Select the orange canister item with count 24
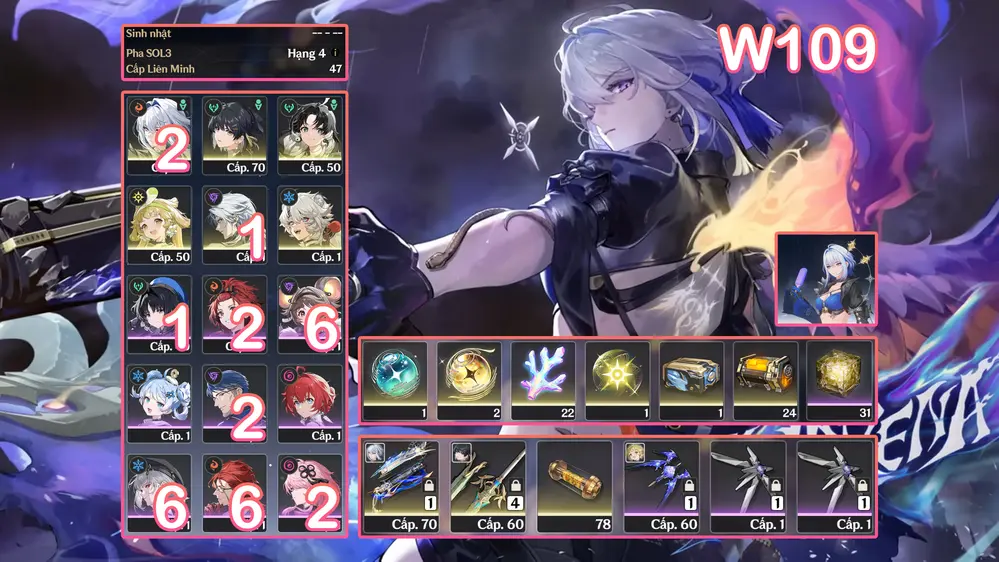Image resolution: width=999 pixels, height=562 pixels. (764, 380)
